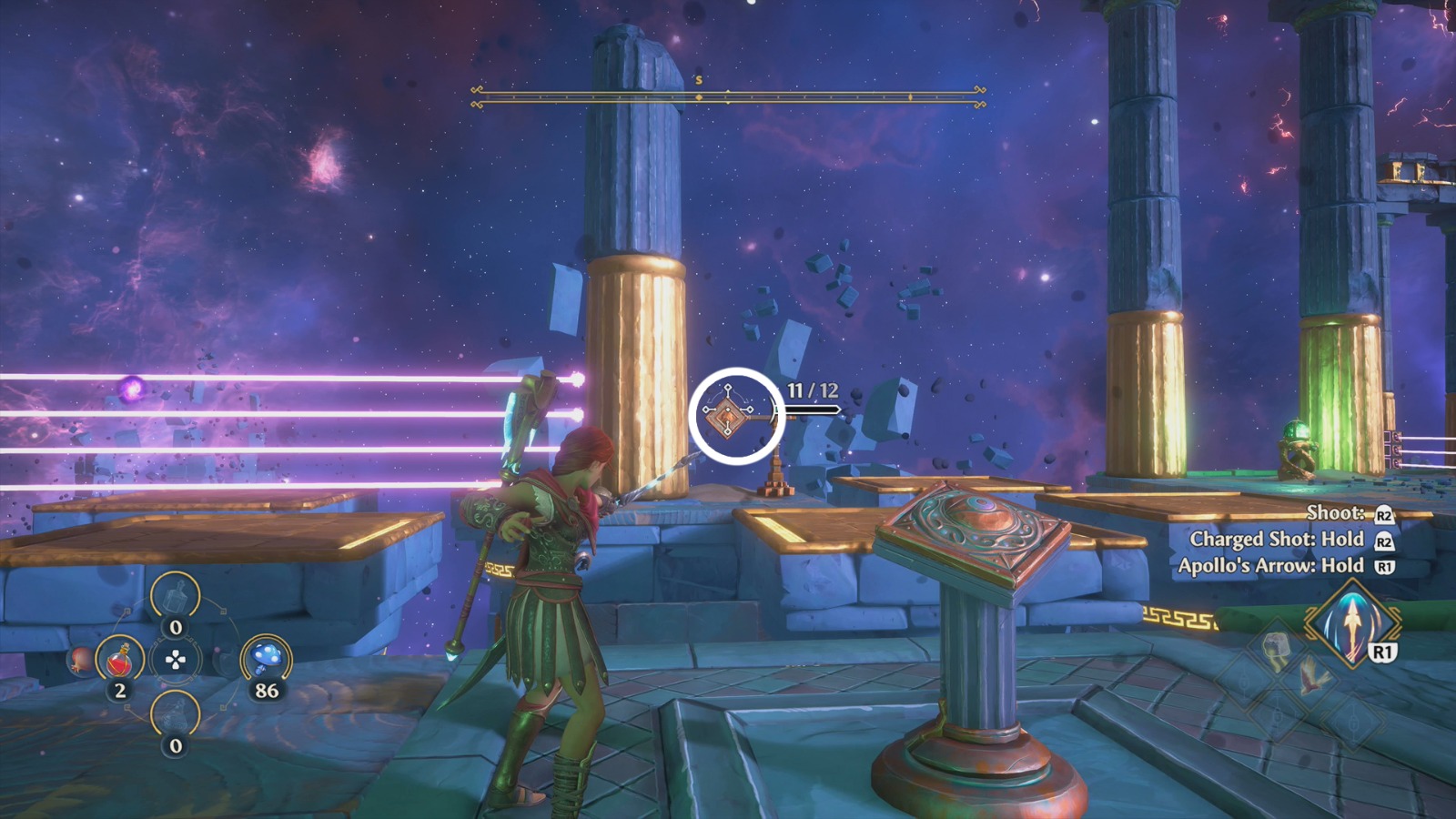Click the Shoot: R2 prompt label
Screen dimensions: 1456x819
pyautogui.click(x=1345, y=512)
